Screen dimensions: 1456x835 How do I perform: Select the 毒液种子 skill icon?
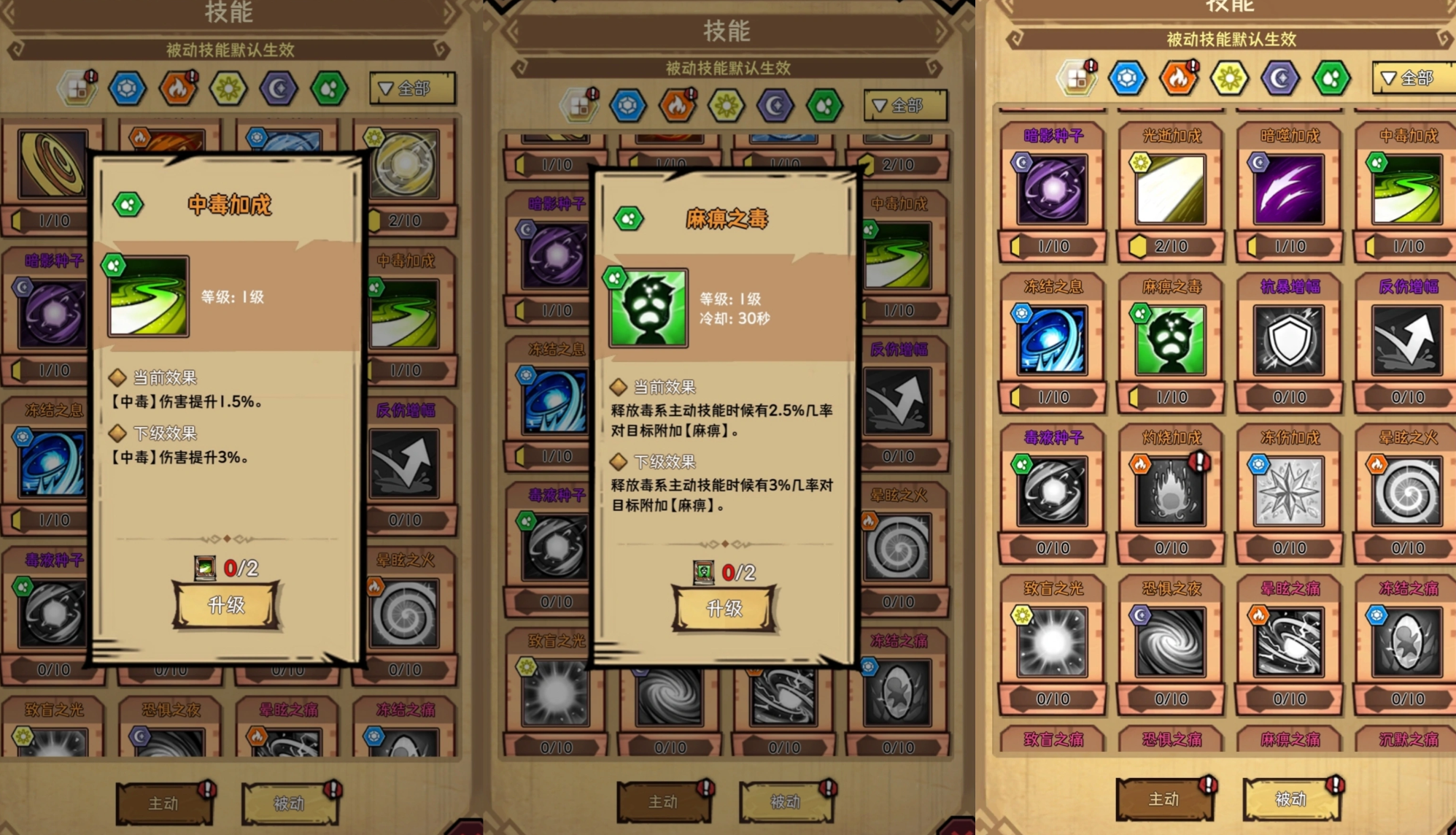coord(1052,490)
